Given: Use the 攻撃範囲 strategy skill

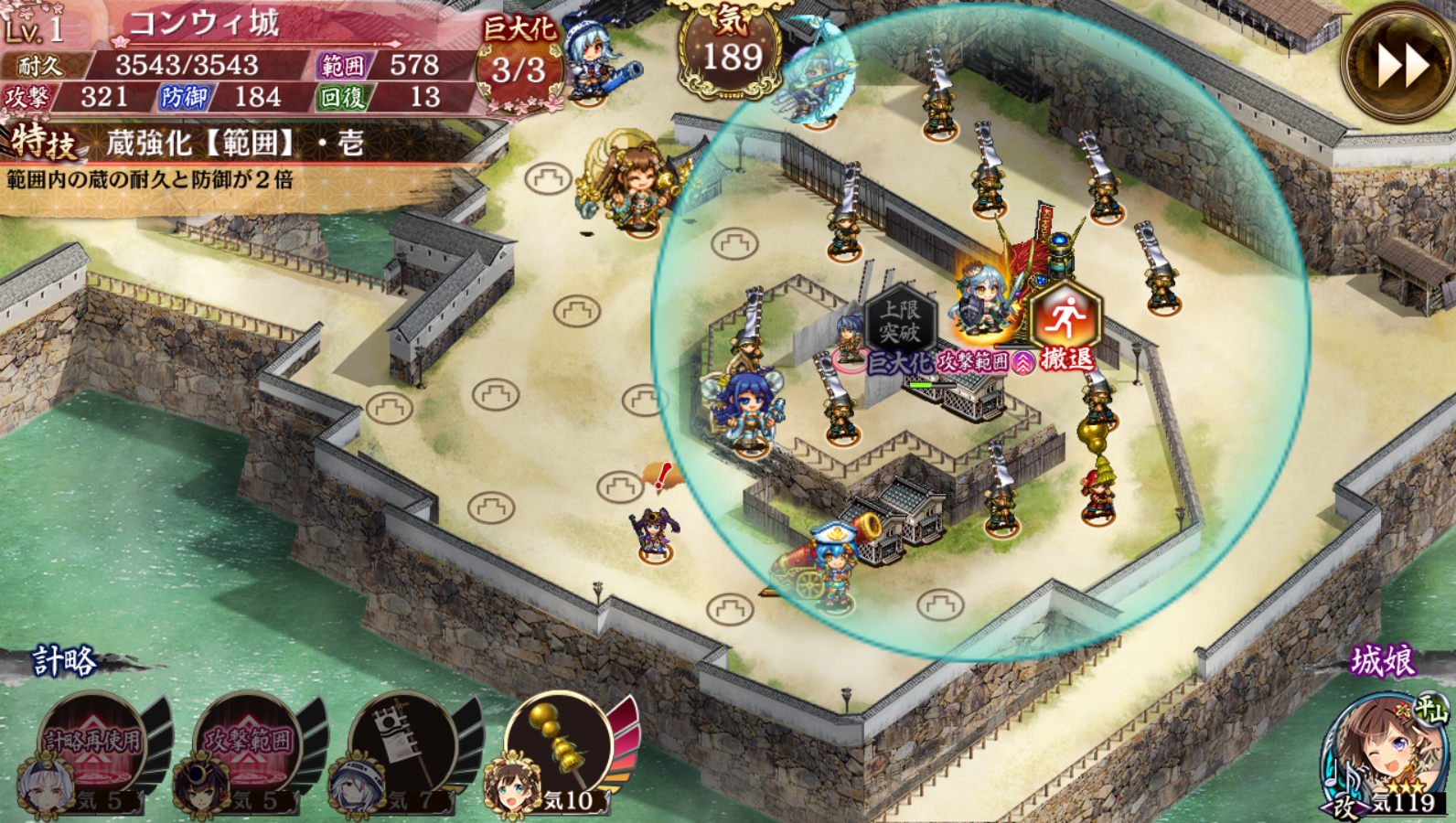Looking at the screenshot, I should (x=247, y=745).
